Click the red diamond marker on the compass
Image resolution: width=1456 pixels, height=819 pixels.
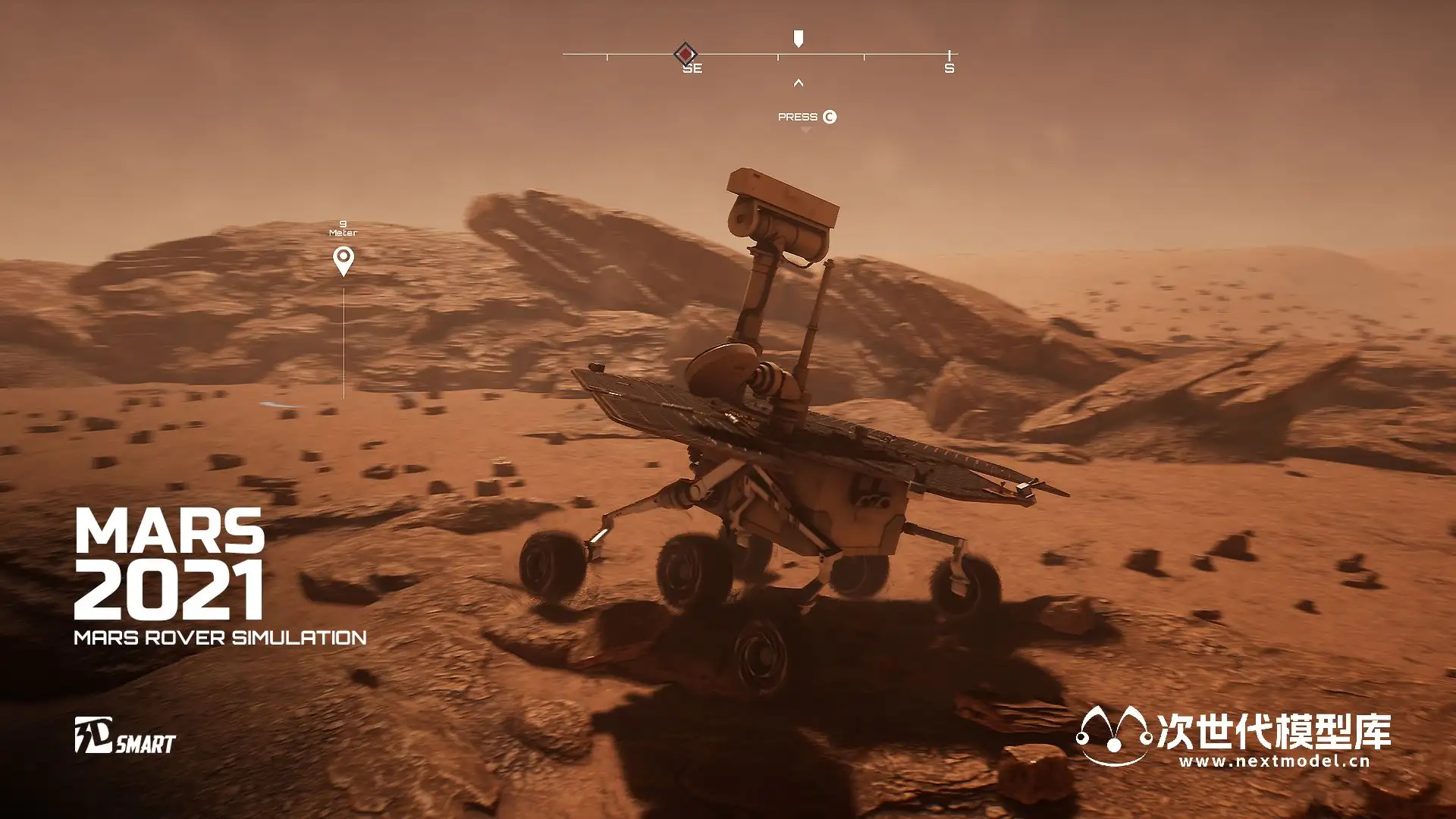pyautogui.click(x=685, y=54)
